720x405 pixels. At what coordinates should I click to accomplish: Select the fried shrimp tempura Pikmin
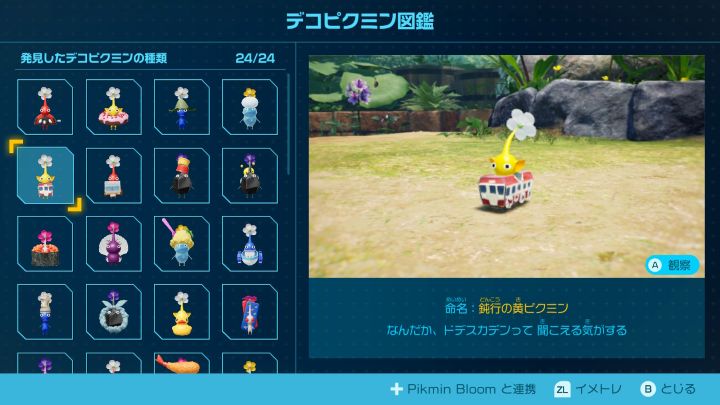181,365
